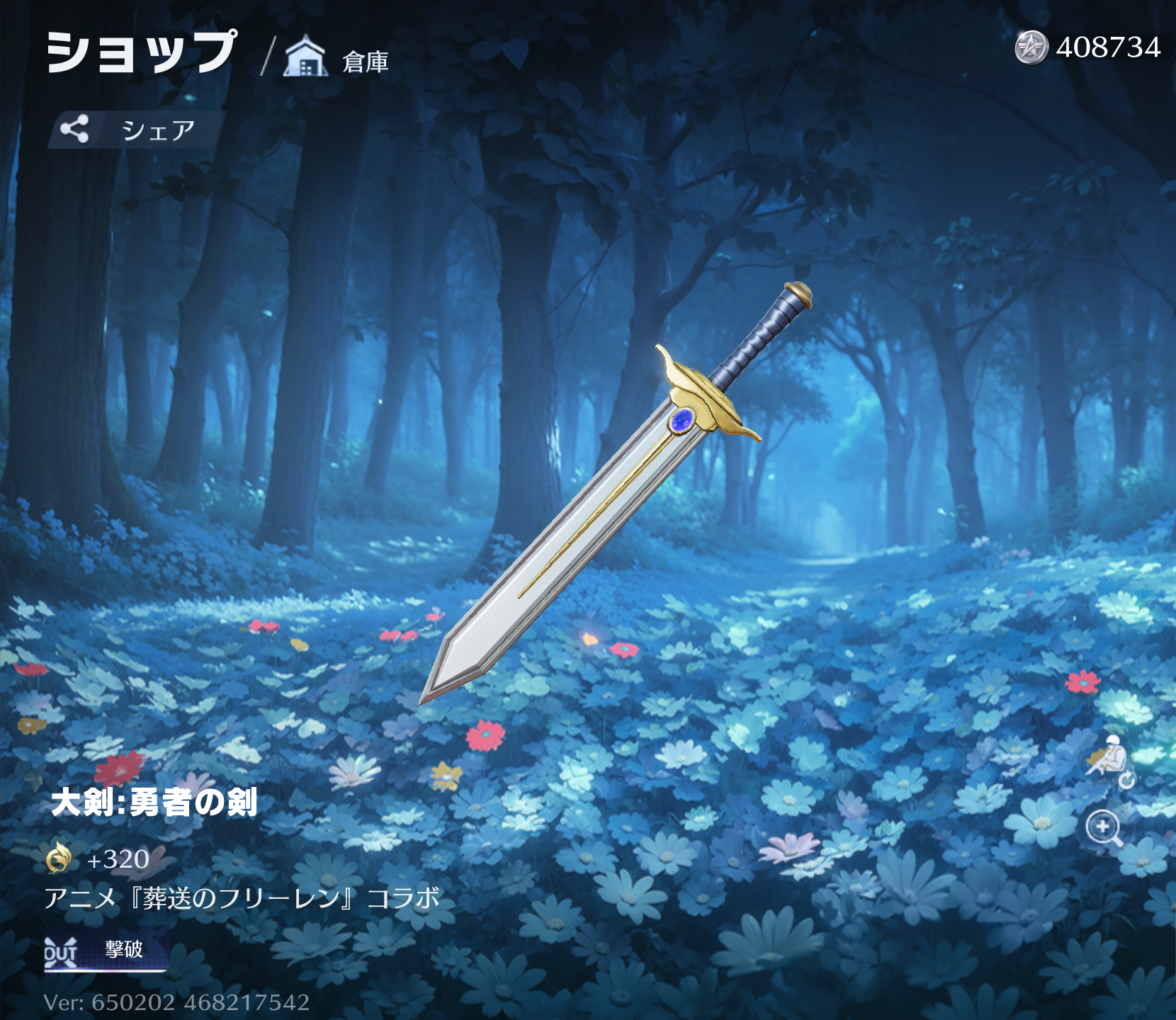1176x1020 pixels.
Task: Click the シェア share button
Action: 135,130
